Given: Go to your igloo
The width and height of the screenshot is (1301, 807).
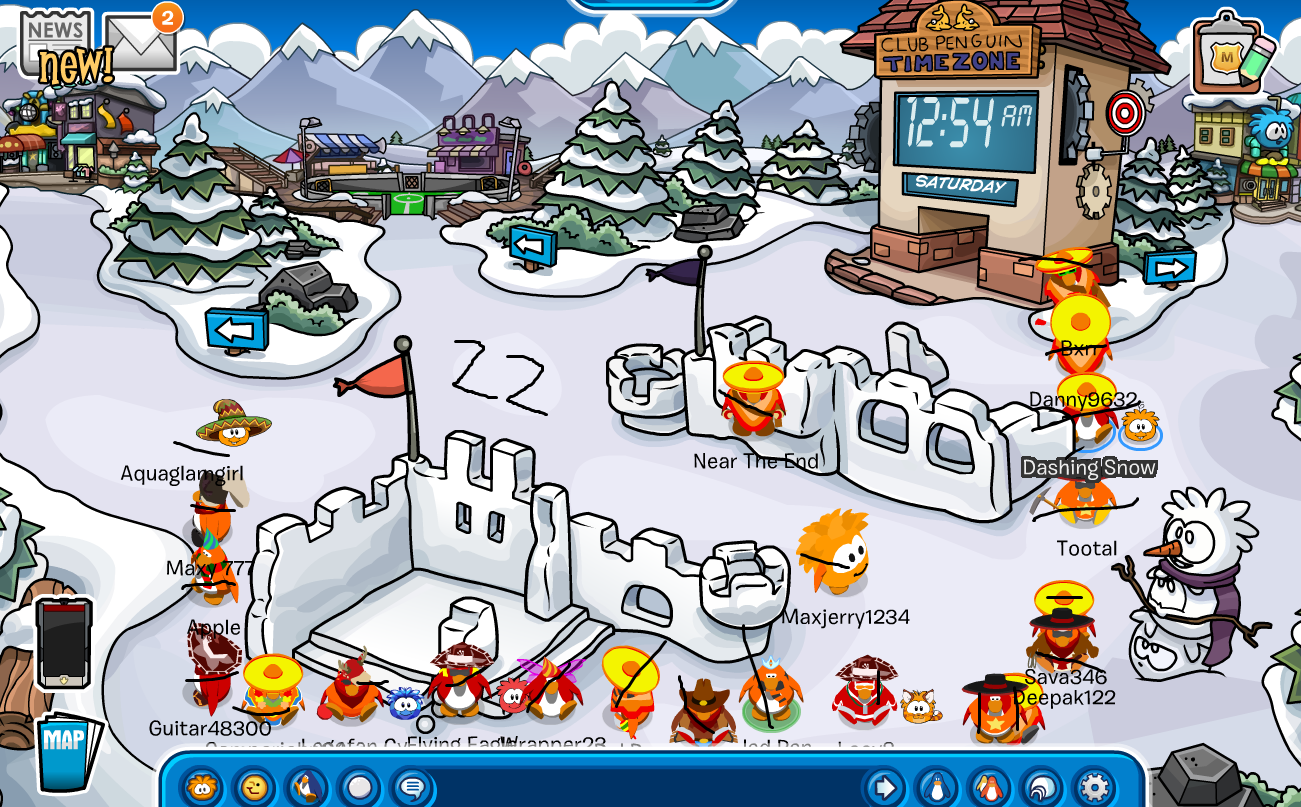Looking at the screenshot, I should pyautogui.click(x=1041, y=787).
